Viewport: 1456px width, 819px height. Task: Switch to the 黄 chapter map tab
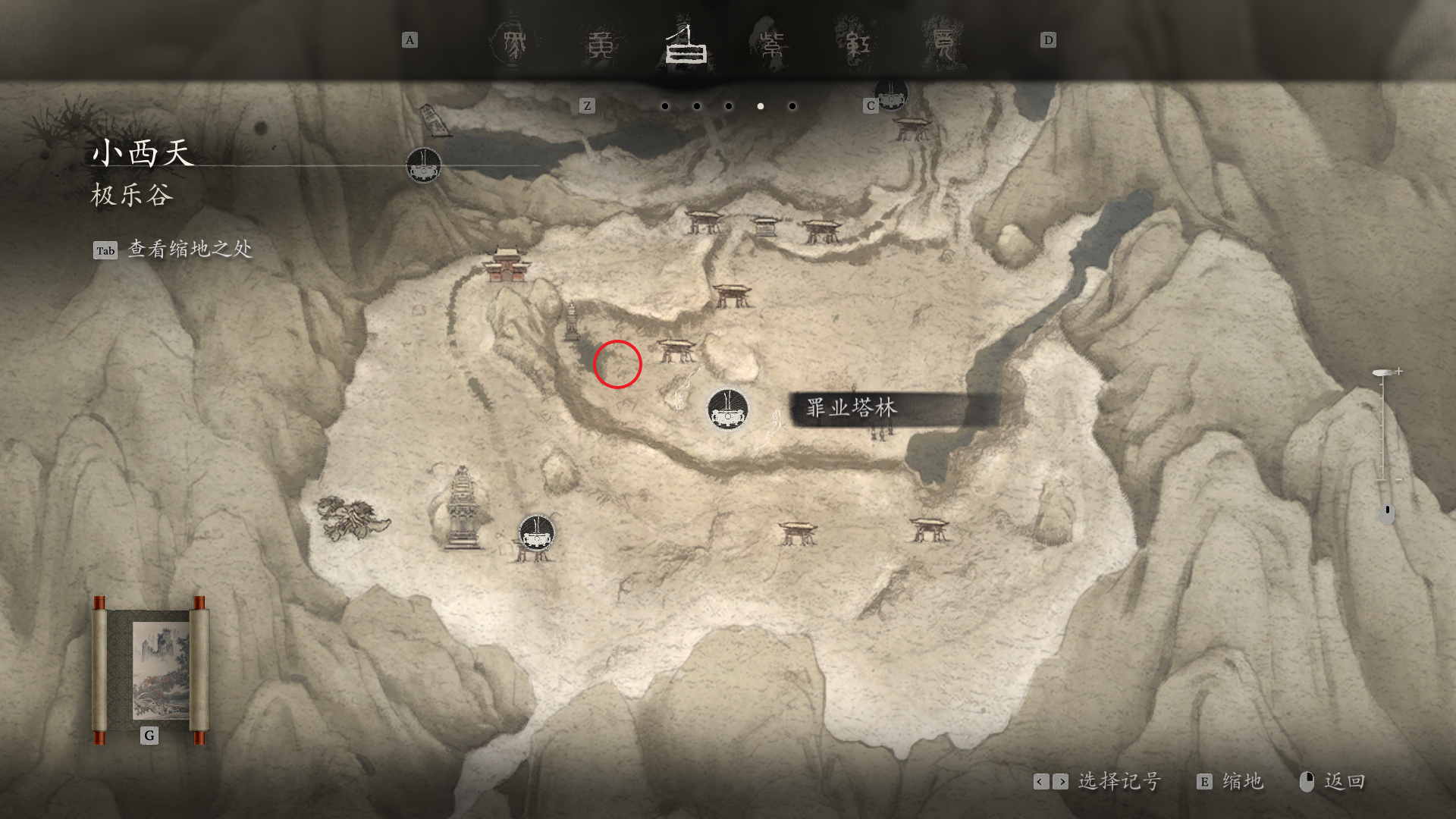coord(601,45)
